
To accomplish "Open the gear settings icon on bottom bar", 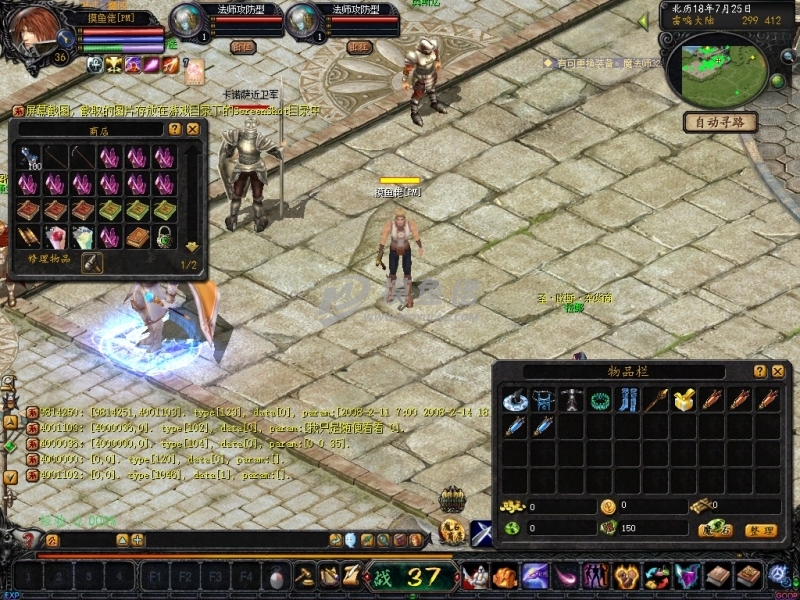I will pyautogui.click(x=779, y=575).
